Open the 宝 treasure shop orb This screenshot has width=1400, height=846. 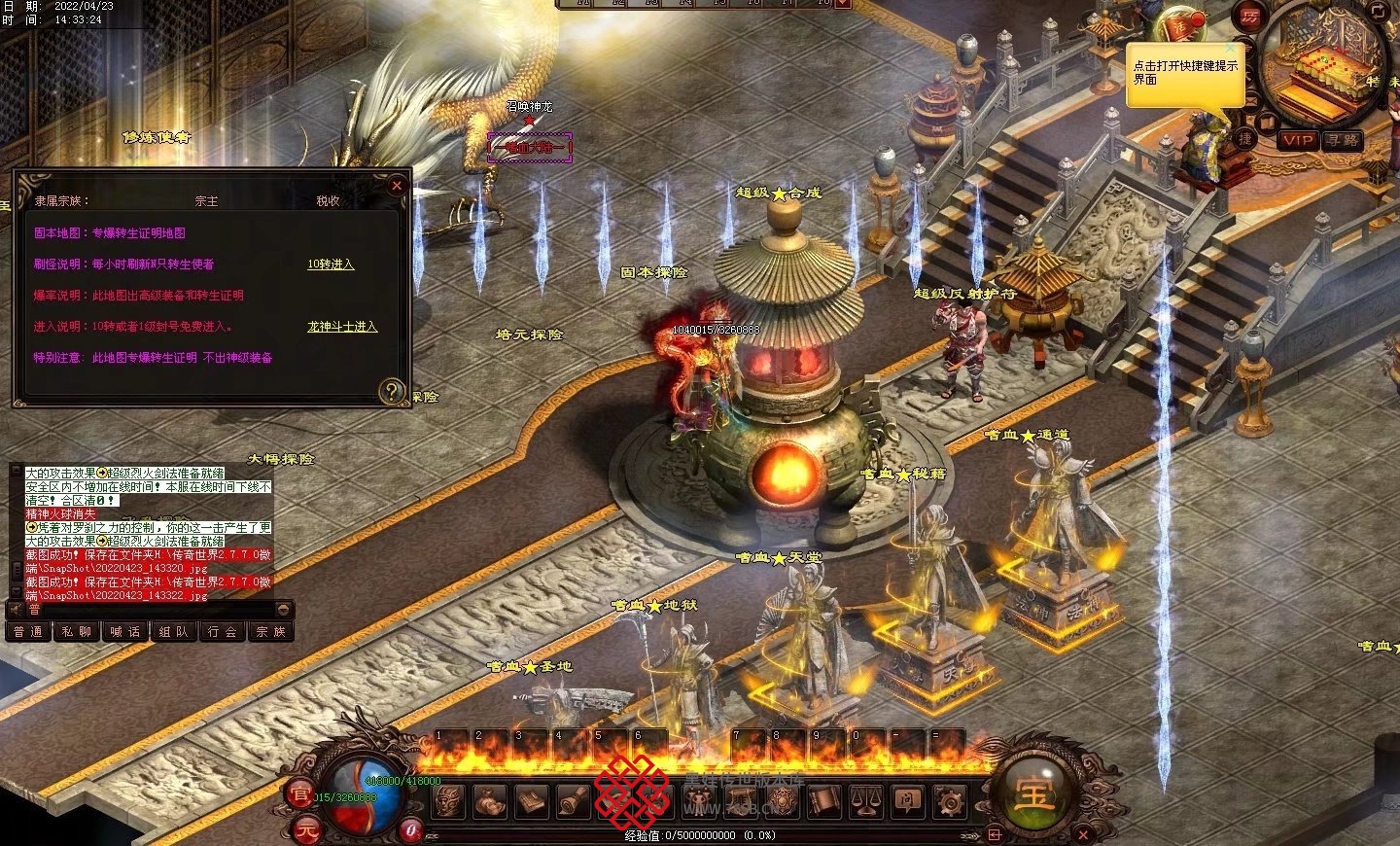(1034, 794)
